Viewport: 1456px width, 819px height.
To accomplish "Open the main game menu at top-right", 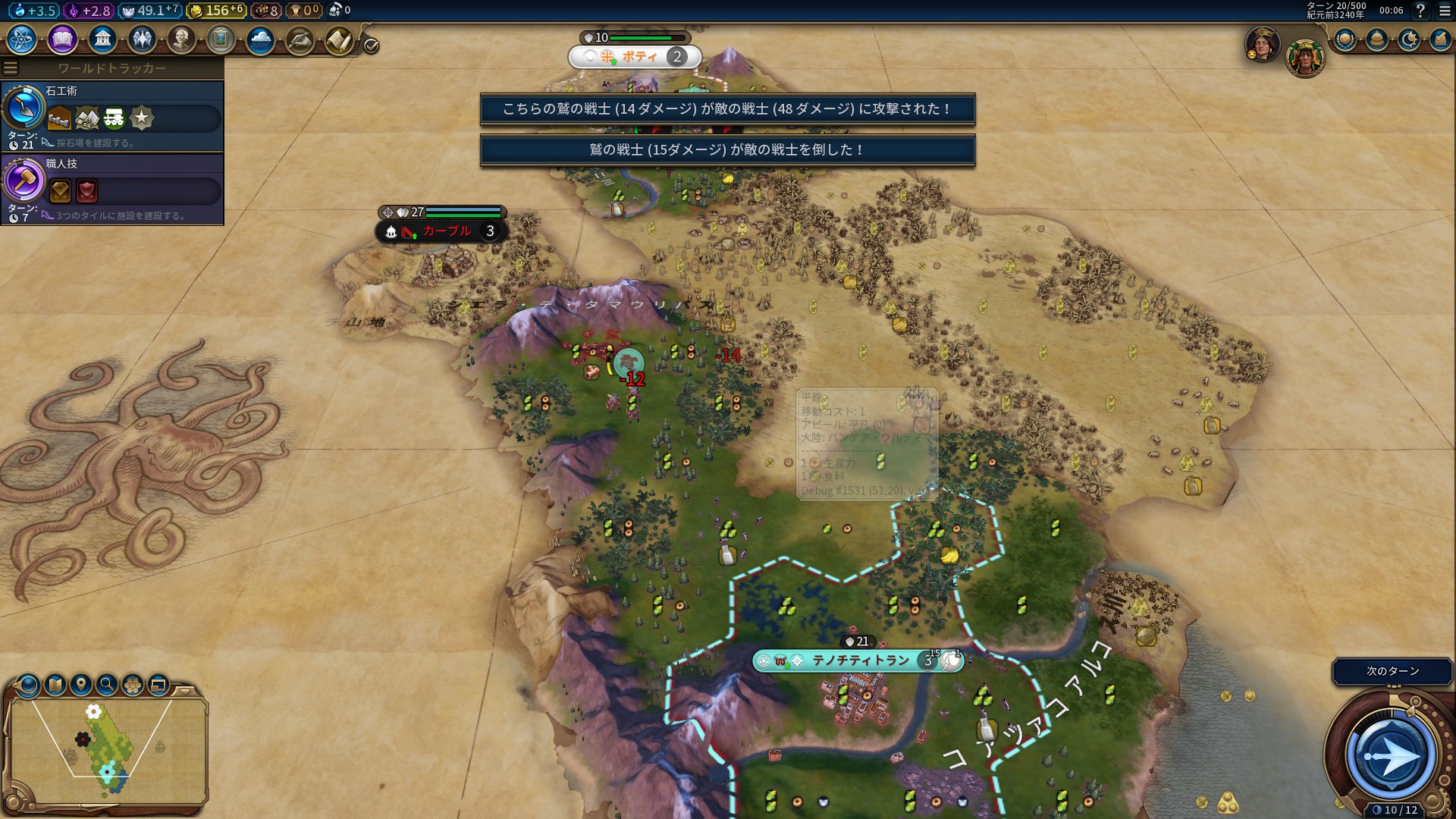I will coord(1445,11).
